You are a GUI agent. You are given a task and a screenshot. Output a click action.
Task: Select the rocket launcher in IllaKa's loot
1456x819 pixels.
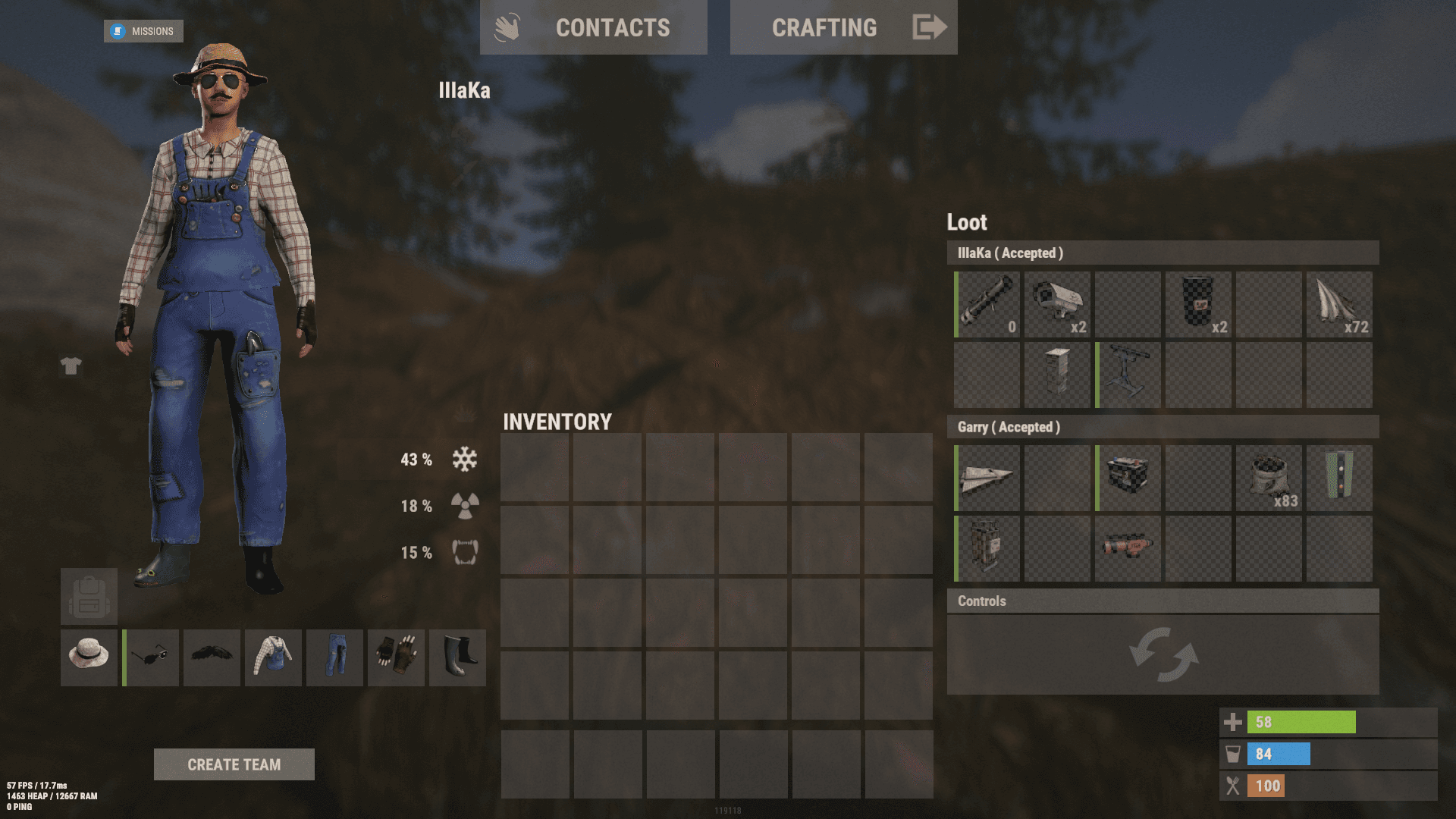click(x=987, y=304)
